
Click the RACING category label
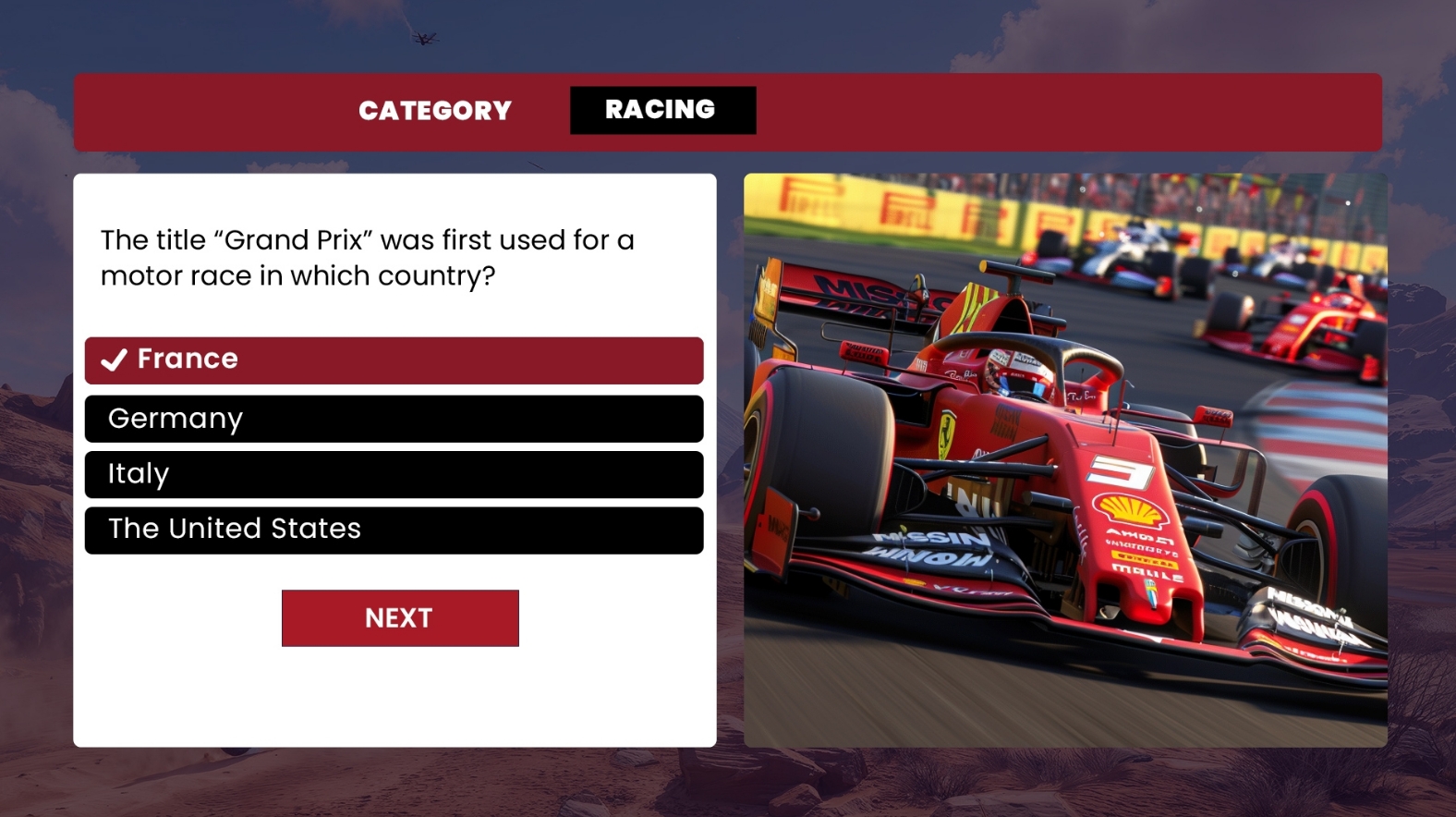(662, 110)
